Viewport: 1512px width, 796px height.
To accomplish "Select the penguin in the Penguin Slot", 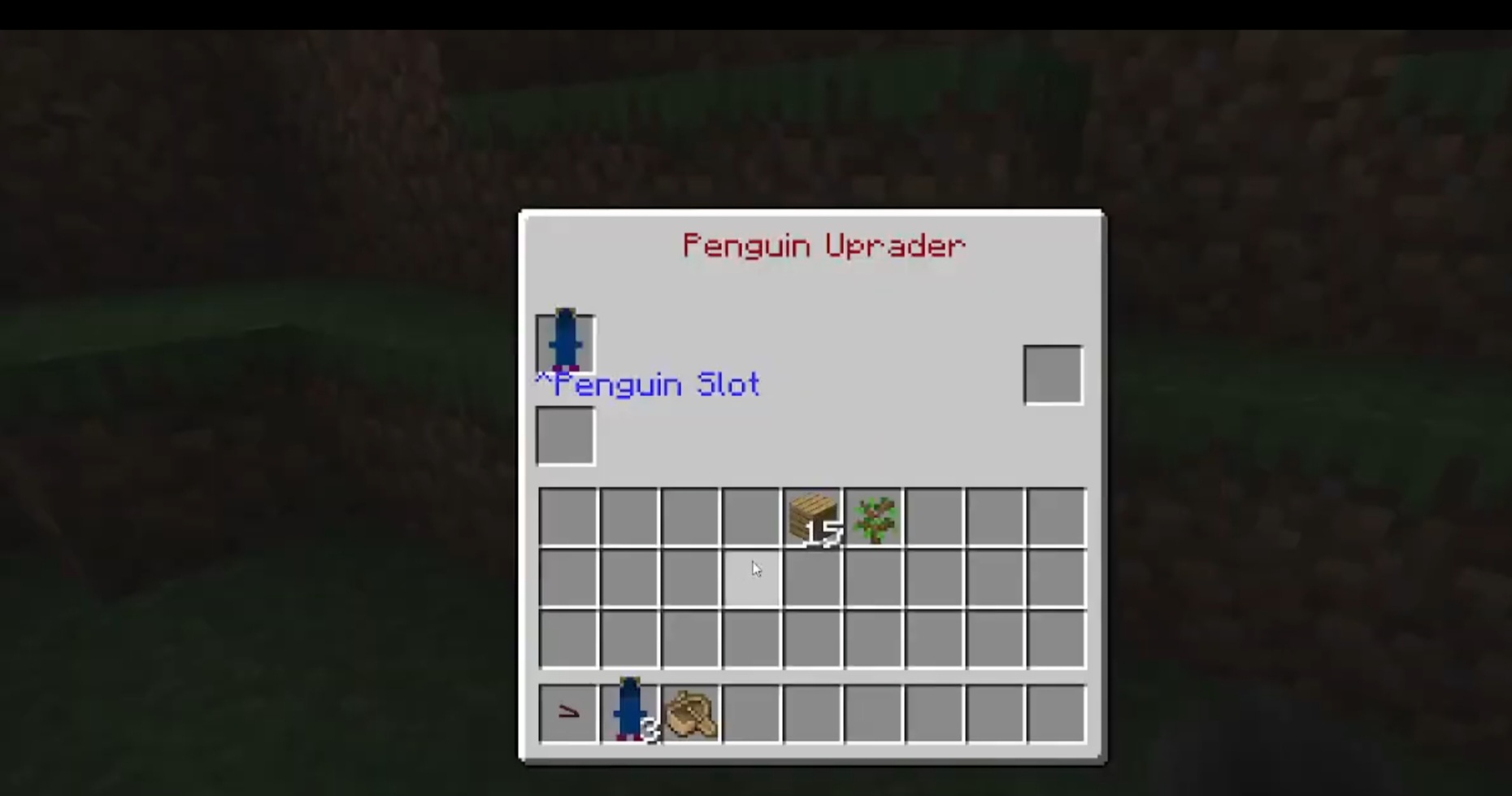I will point(565,341).
